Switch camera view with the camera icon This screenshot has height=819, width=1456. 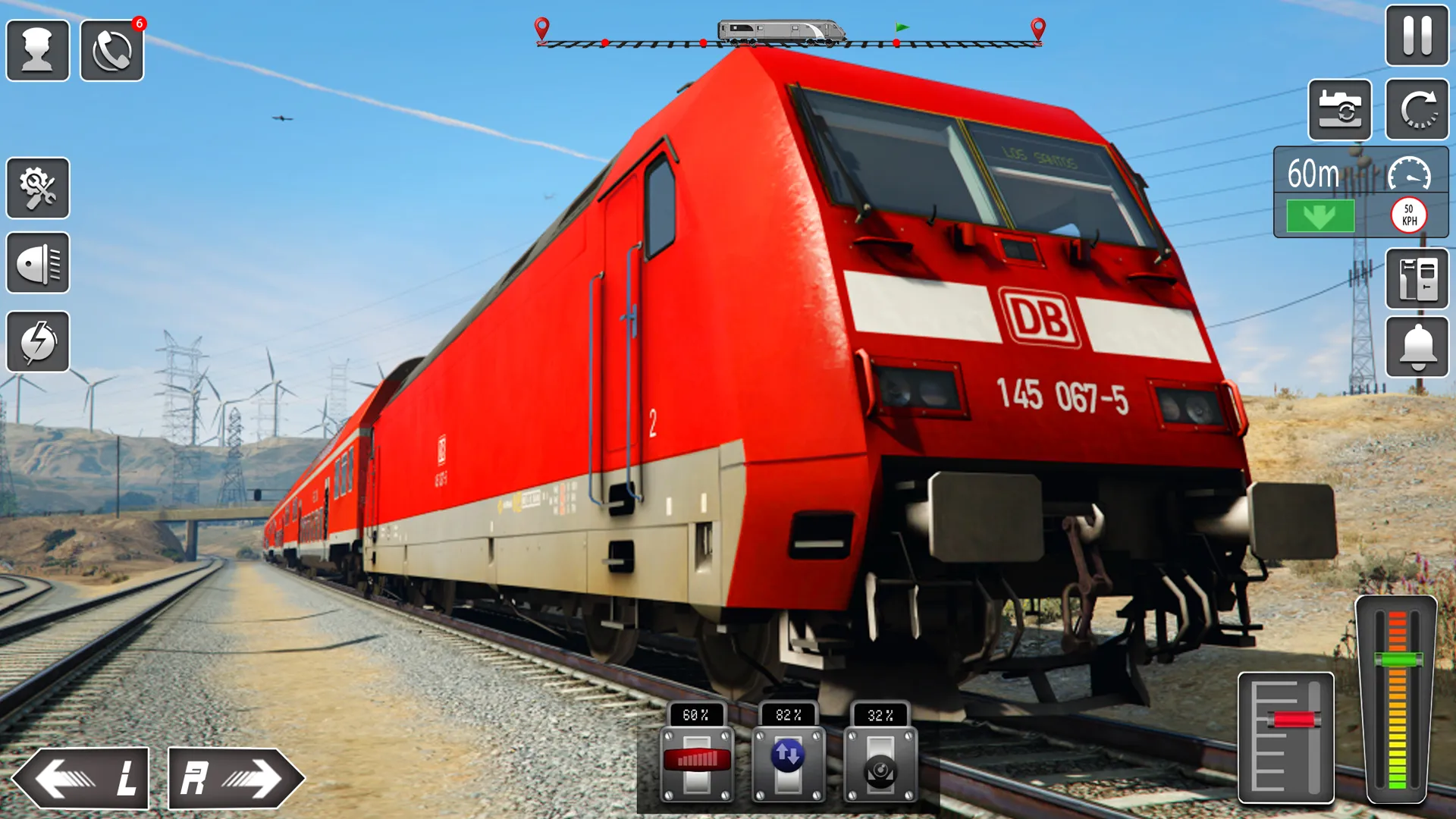coord(1339,110)
